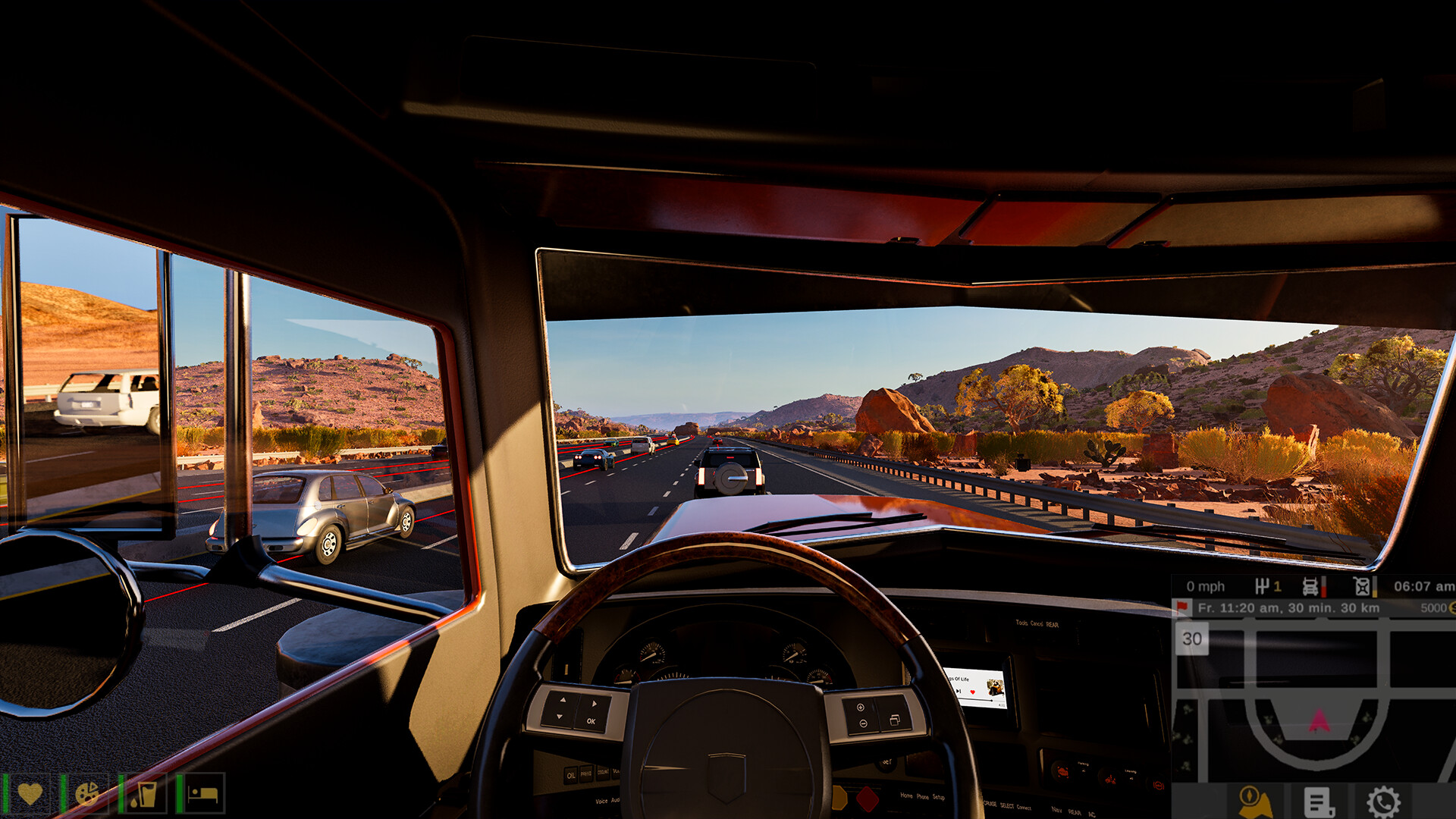1456x819 pixels.
Task: Open the phone settings gear icon
Action: point(1384,802)
